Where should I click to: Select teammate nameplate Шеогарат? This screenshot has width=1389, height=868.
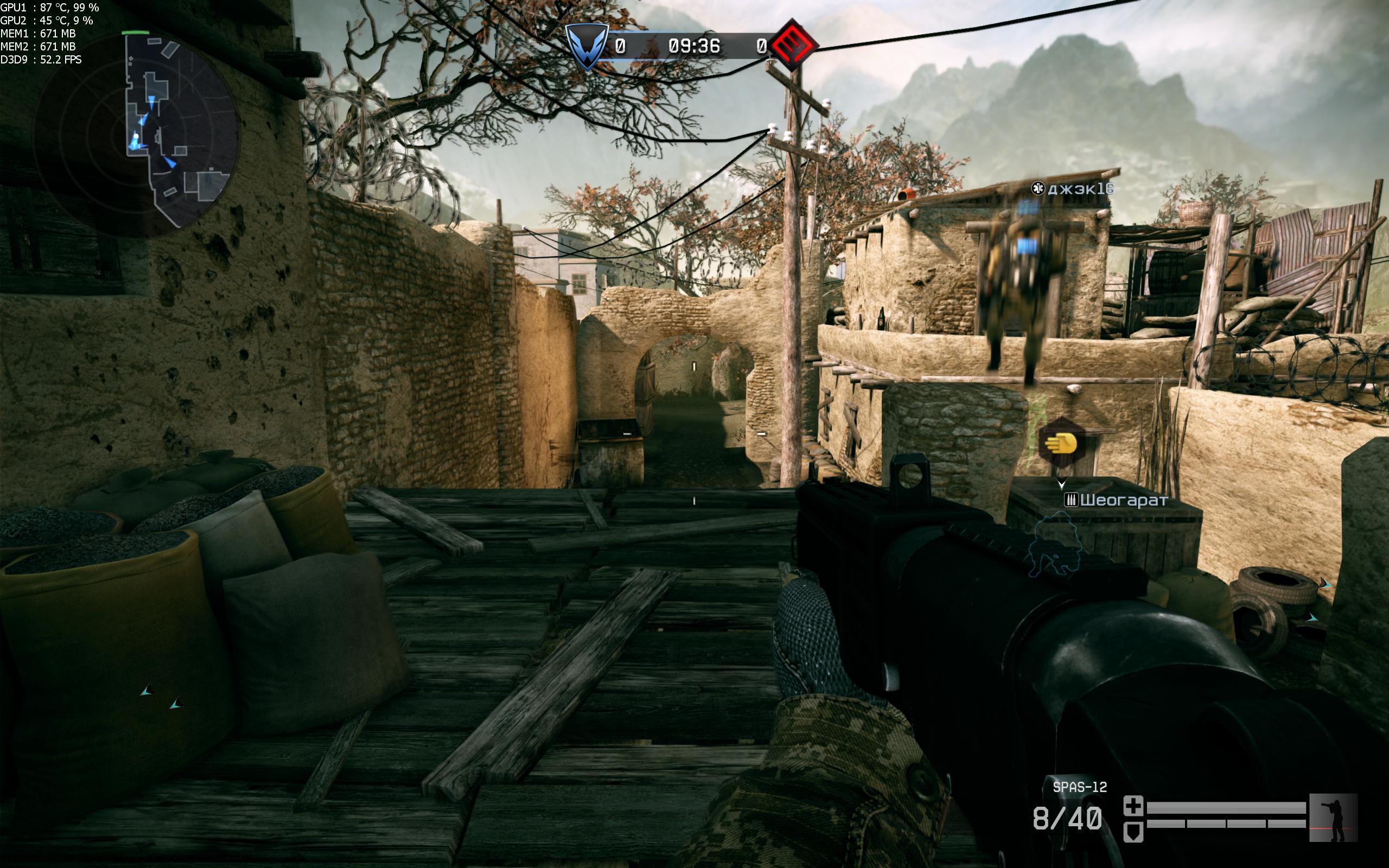coord(1117,501)
